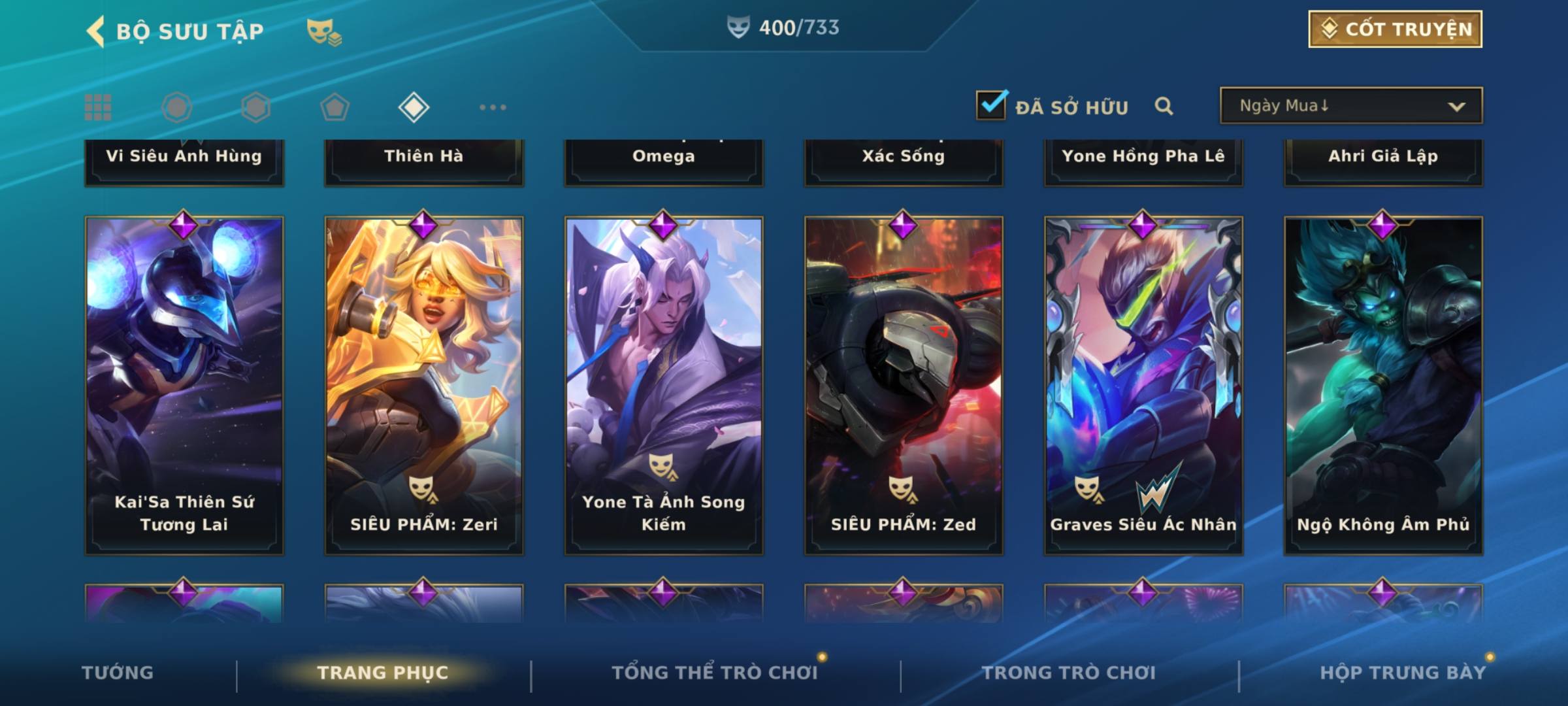Open the skin search magnifier
The width and height of the screenshot is (1568, 706).
point(1164,106)
